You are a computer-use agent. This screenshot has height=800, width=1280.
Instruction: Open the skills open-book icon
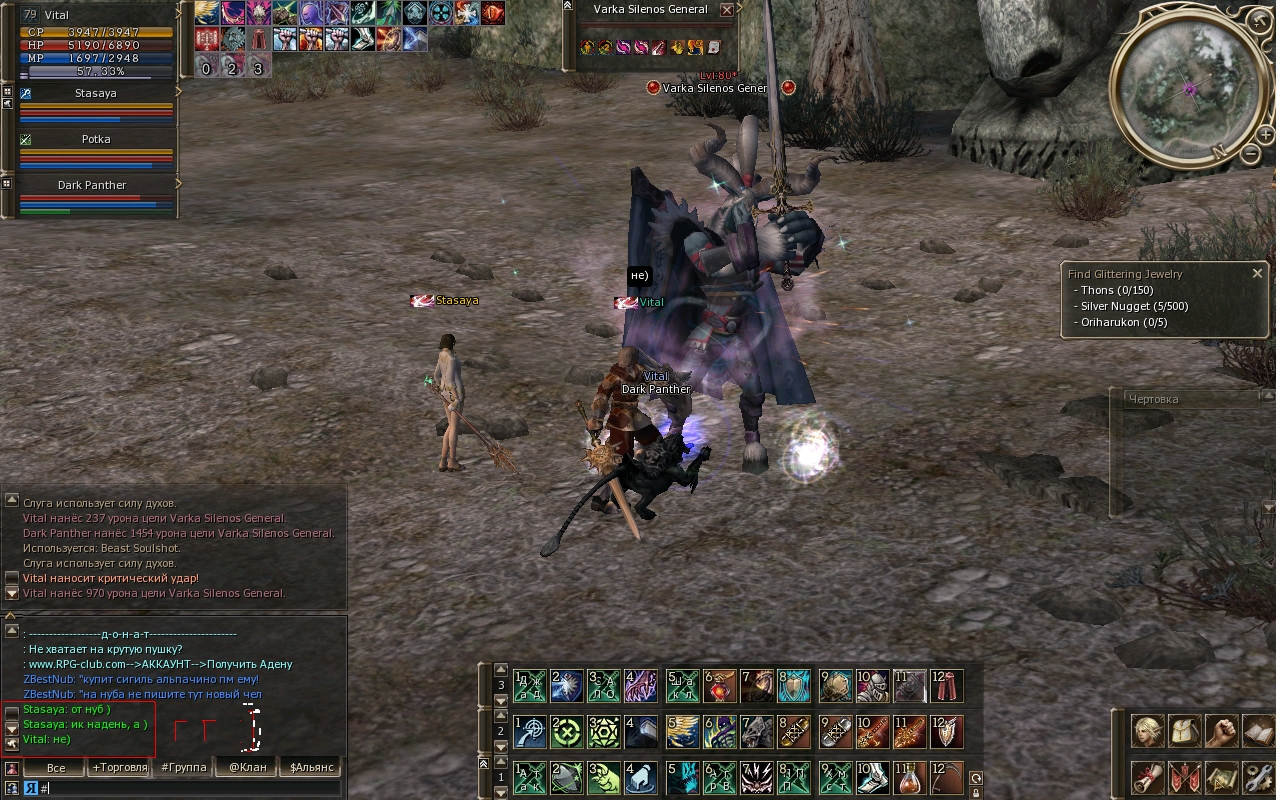(1257, 731)
